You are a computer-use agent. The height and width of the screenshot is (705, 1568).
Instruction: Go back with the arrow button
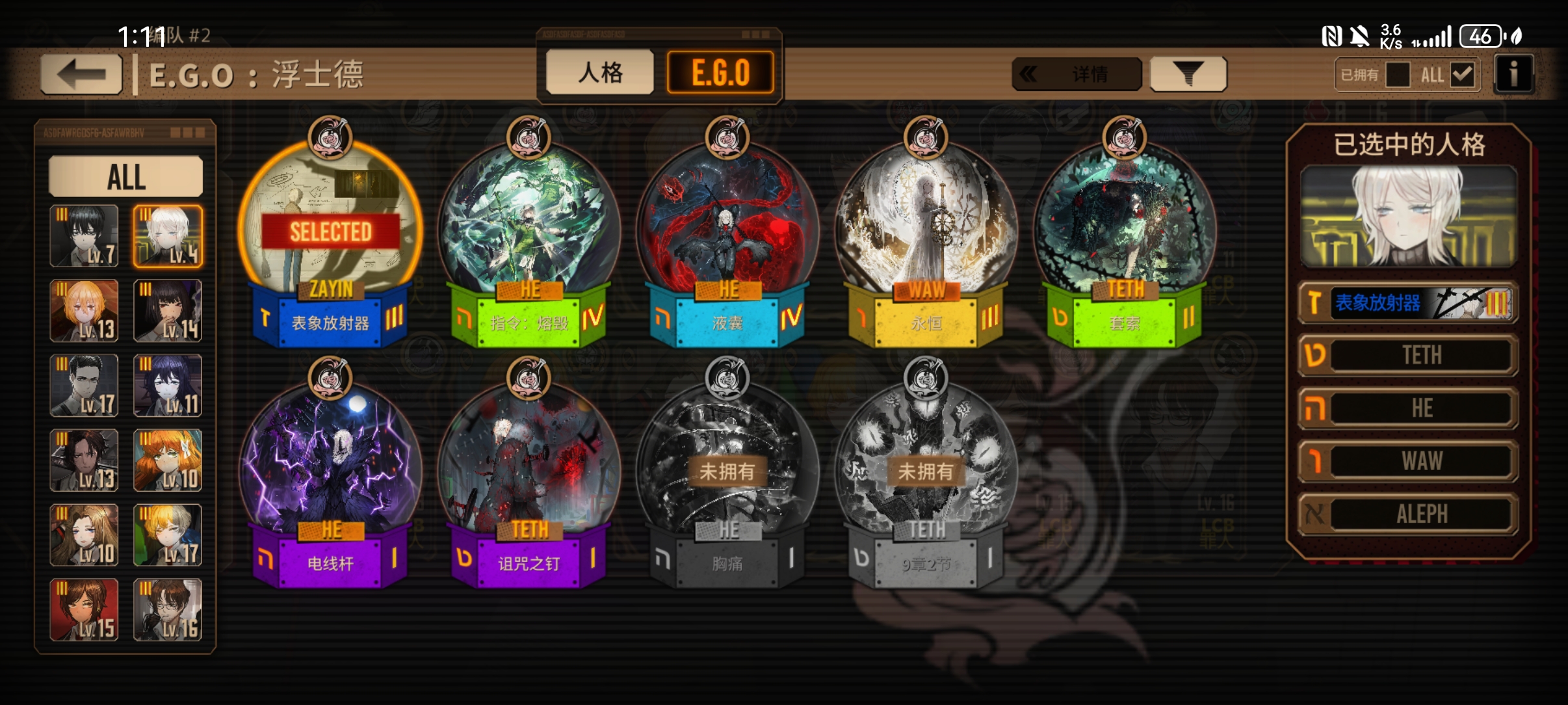(81, 74)
